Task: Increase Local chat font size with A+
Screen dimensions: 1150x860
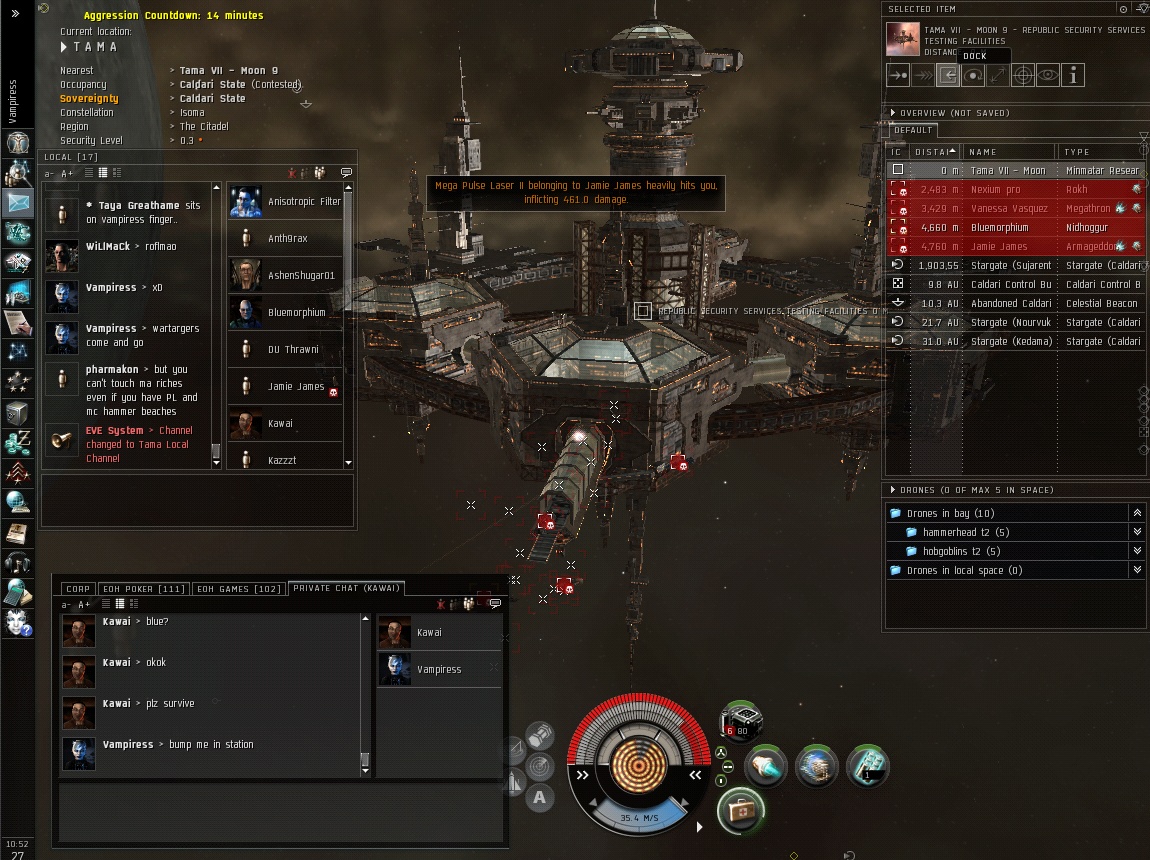Action: pos(68,174)
